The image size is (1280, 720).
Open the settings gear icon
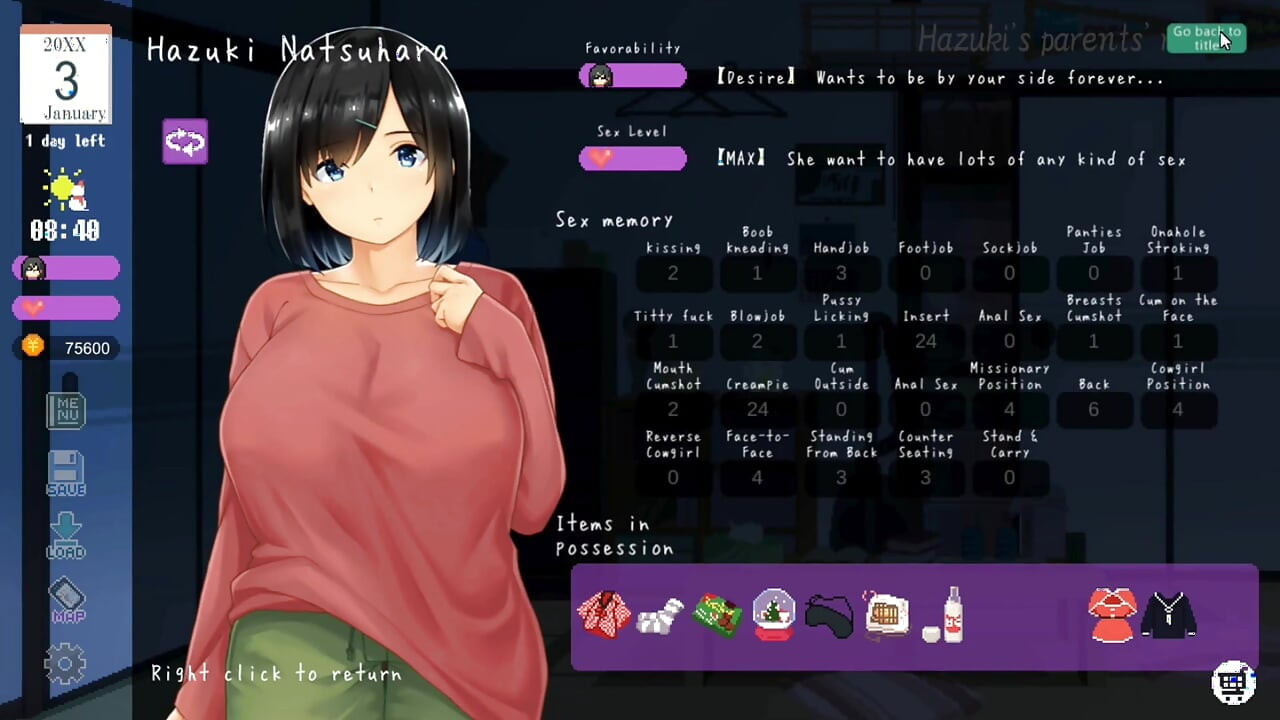66,663
